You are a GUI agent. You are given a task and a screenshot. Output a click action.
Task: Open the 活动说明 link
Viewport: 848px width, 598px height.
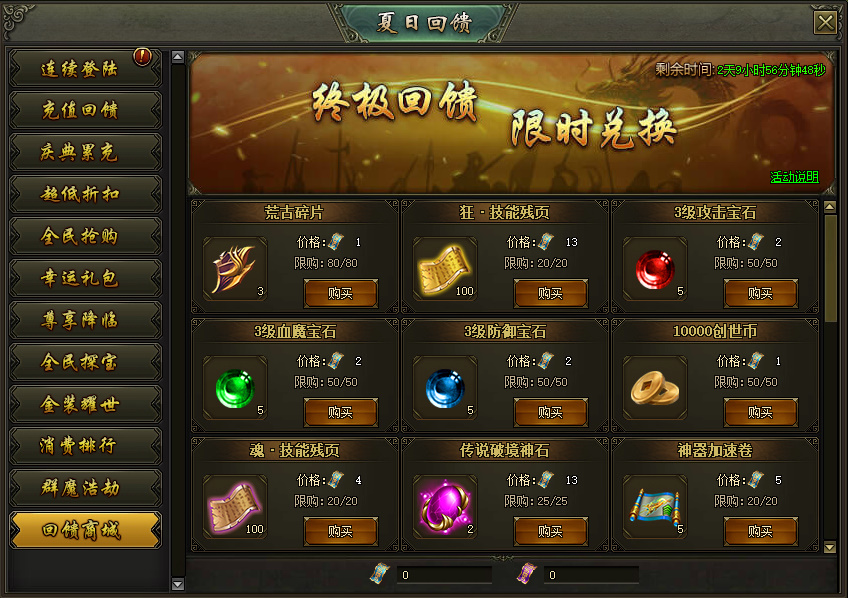click(794, 177)
